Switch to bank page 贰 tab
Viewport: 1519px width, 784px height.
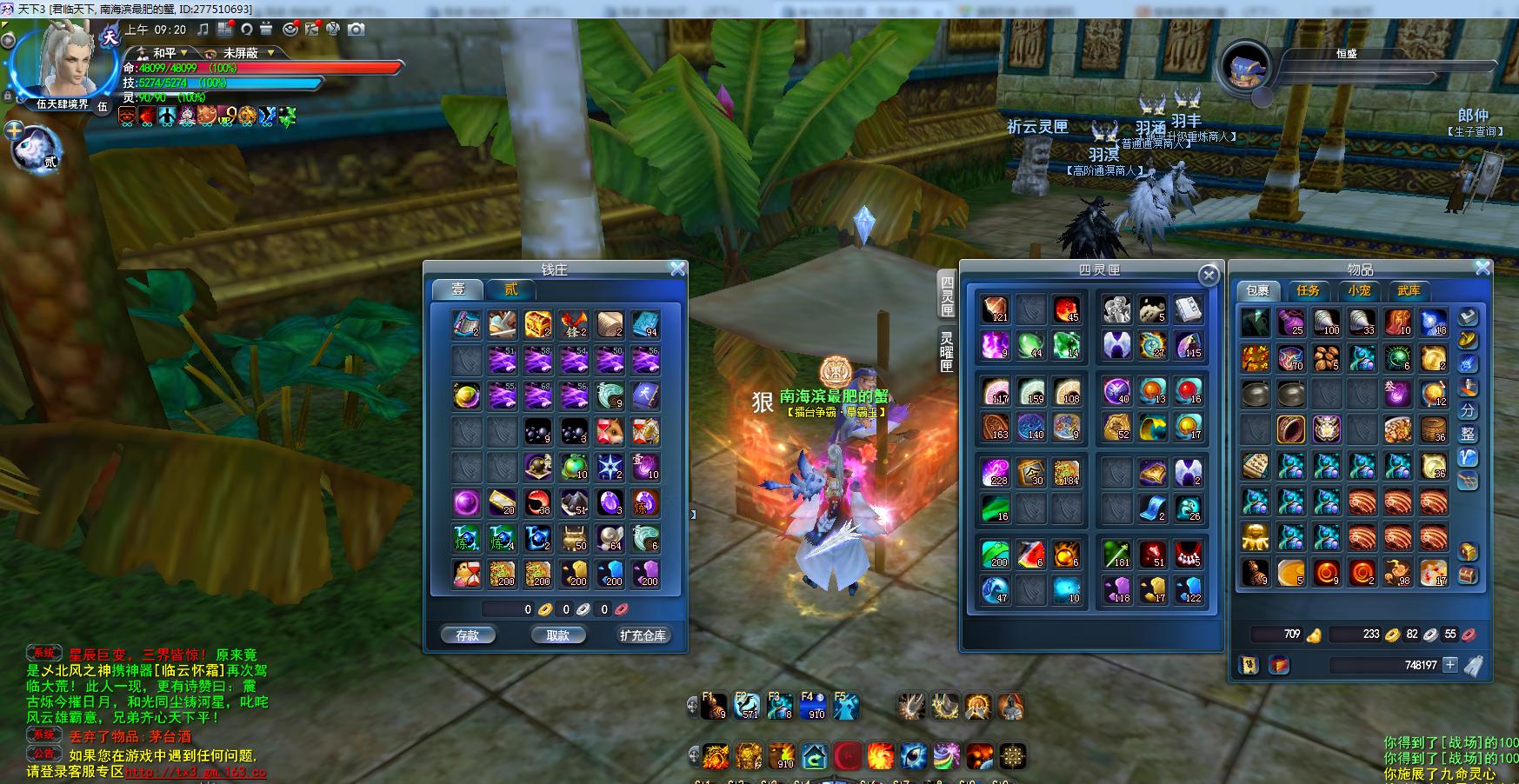[x=511, y=289]
